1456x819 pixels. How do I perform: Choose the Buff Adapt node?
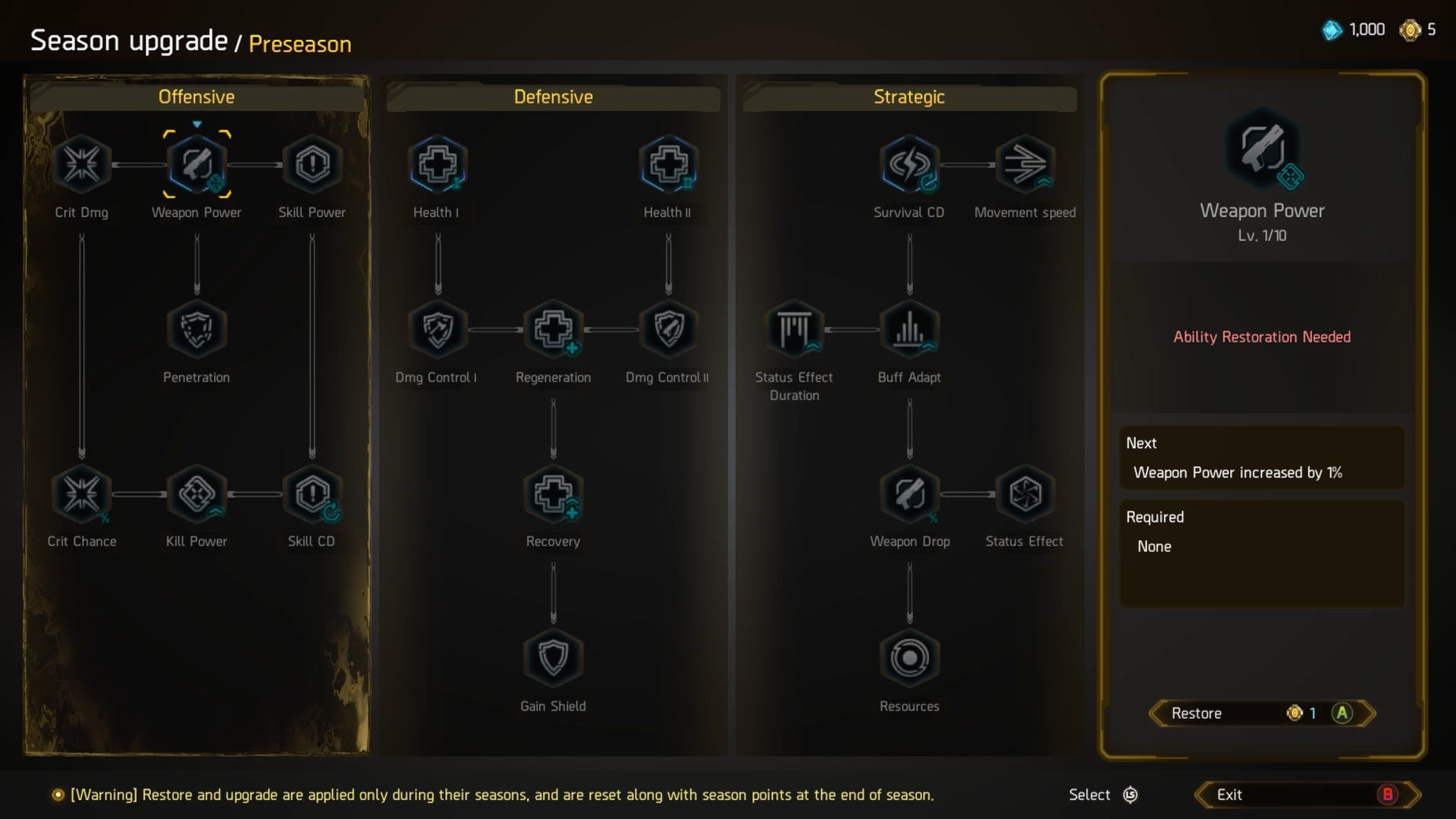click(909, 329)
